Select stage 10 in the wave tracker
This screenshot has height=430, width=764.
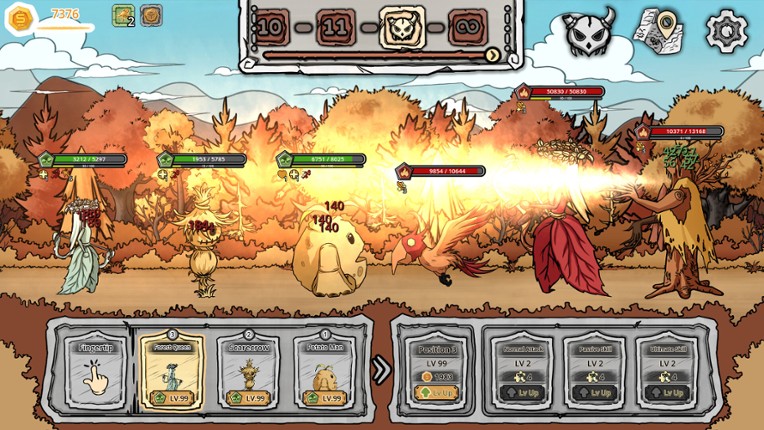[270, 28]
